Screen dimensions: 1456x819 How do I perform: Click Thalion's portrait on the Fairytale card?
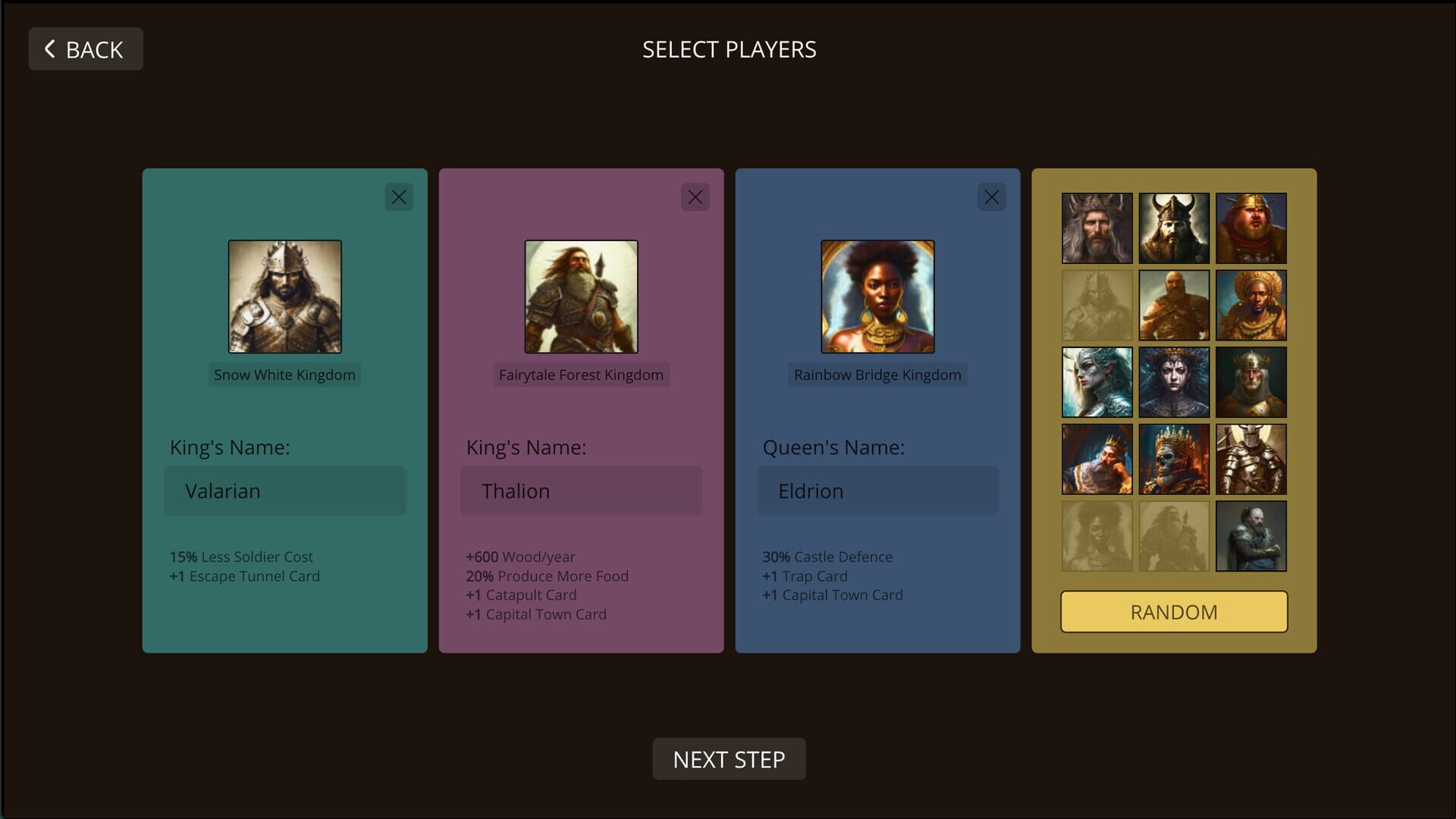[581, 296]
